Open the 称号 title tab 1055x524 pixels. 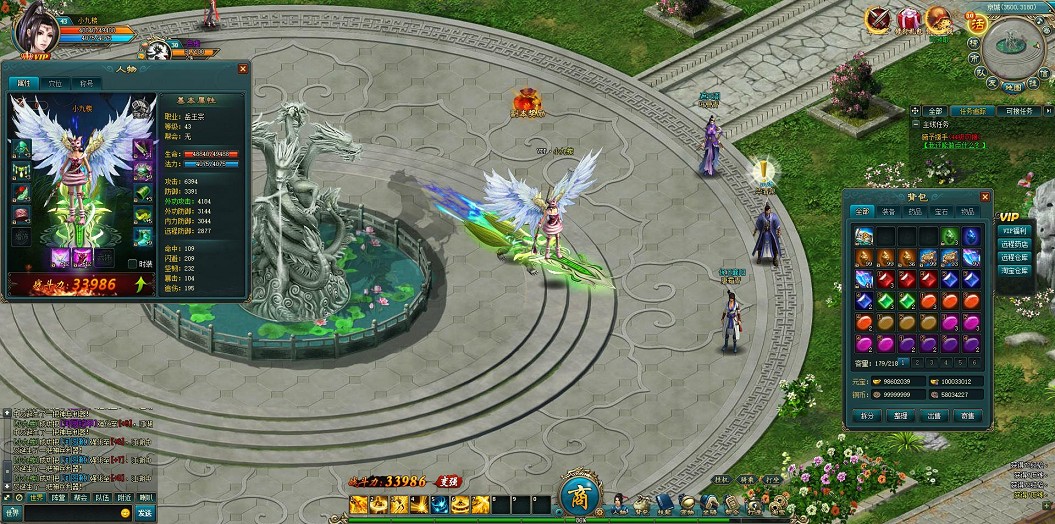click(x=86, y=84)
